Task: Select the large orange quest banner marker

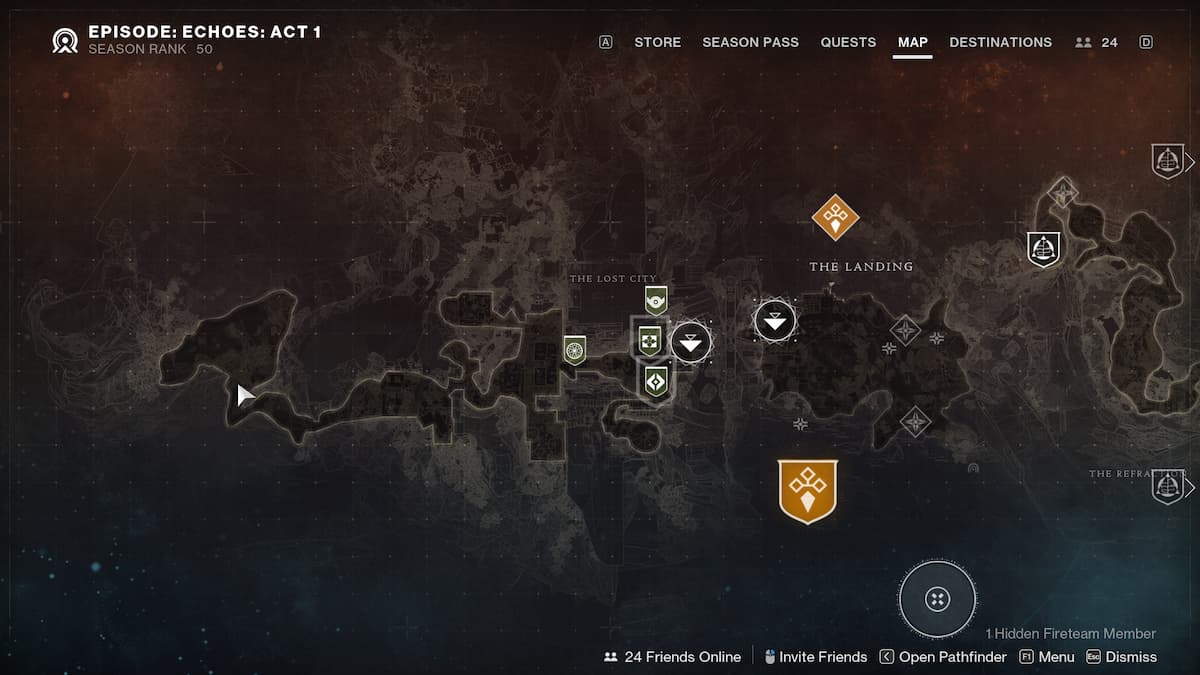Action: (x=807, y=491)
